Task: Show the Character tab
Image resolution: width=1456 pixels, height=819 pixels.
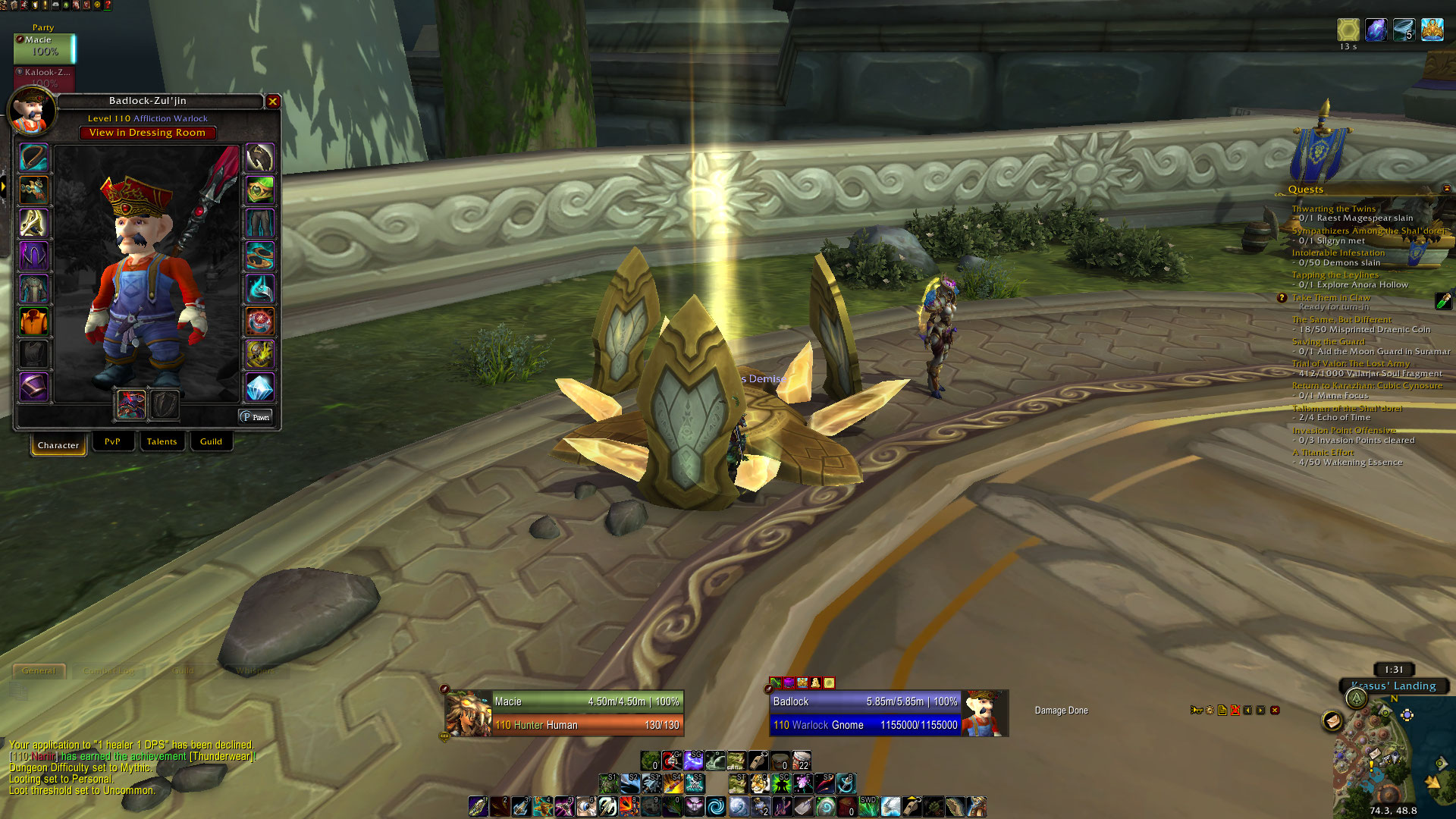Action: [x=58, y=445]
